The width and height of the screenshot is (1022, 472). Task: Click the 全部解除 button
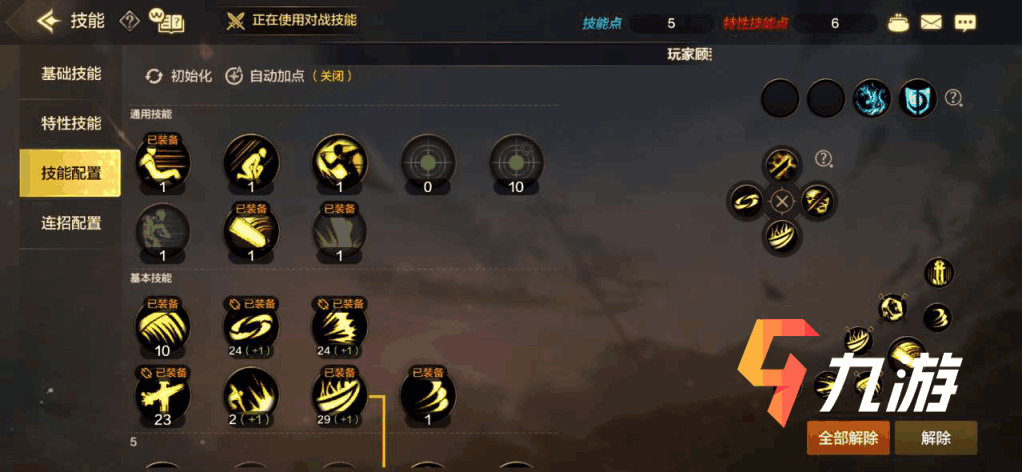click(x=847, y=438)
